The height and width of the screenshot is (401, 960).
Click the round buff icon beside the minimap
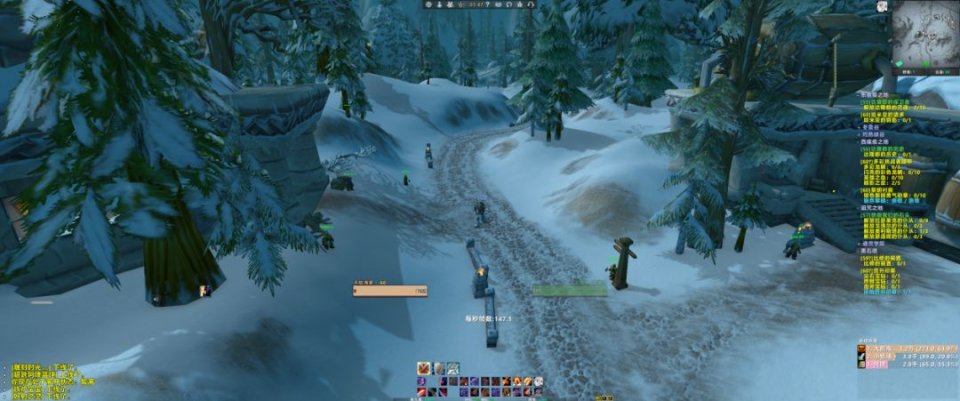pos(881,6)
